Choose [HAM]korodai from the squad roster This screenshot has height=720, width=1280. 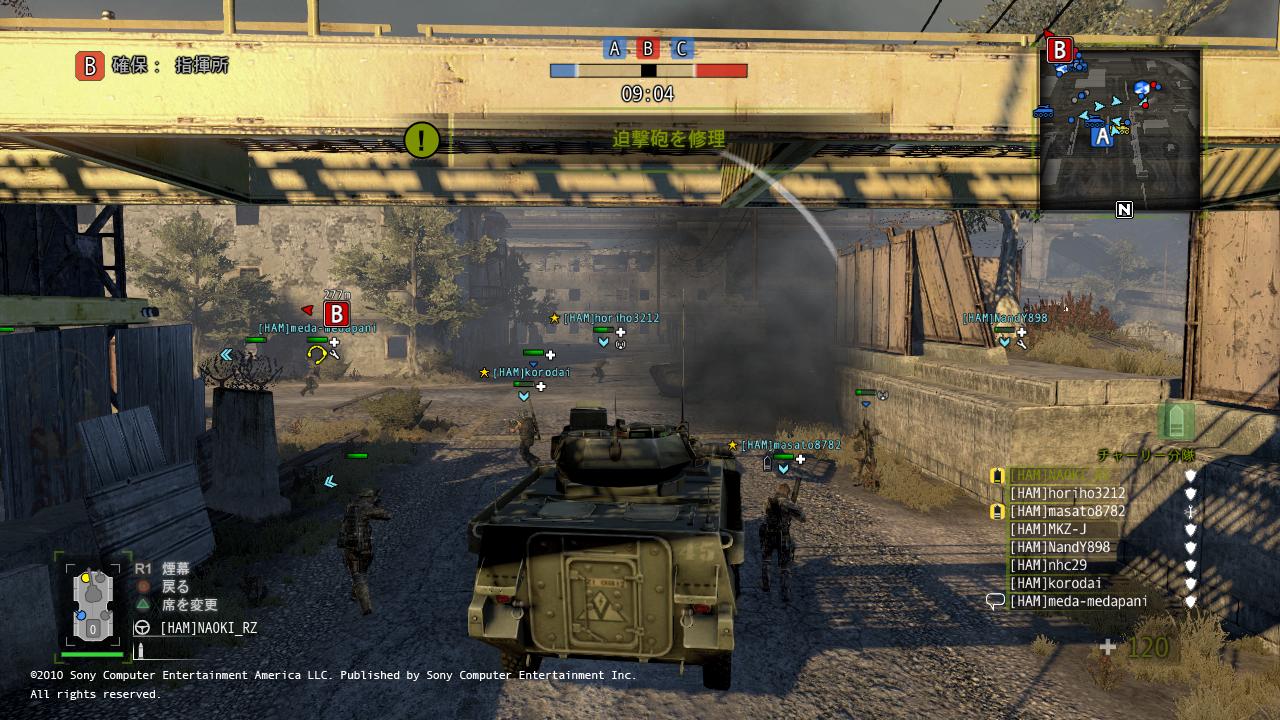click(x=1056, y=583)
